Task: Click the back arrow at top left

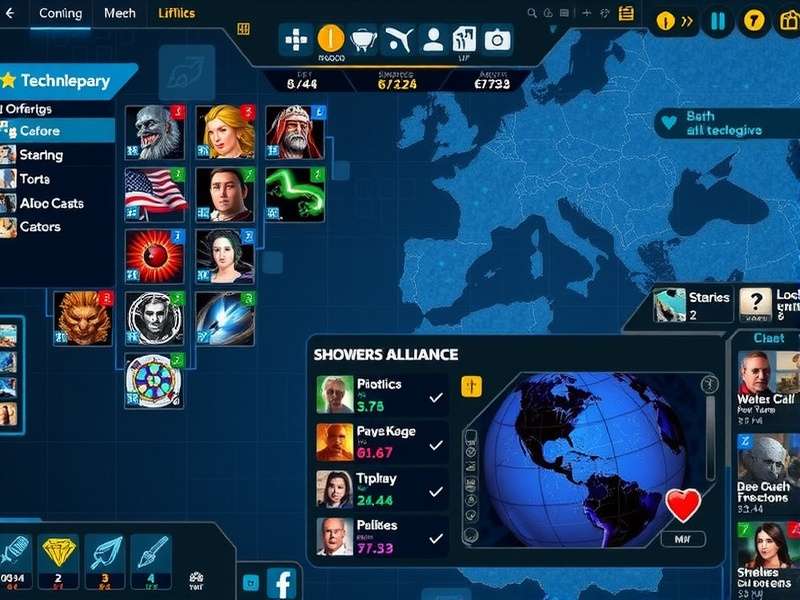Action: [x=11, y=14]
